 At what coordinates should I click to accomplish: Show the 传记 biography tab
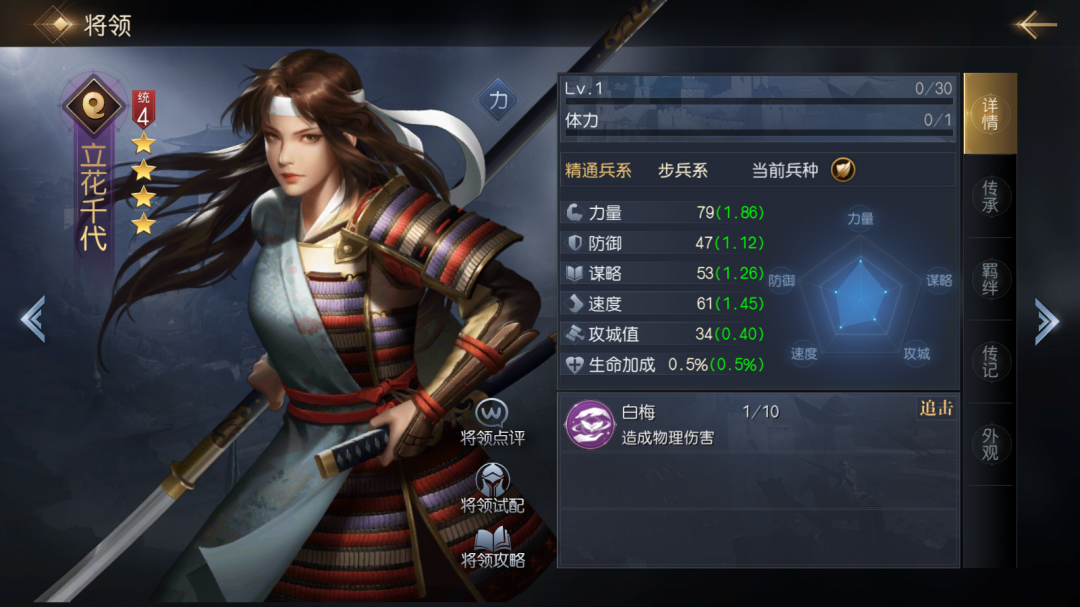(990, 362)
